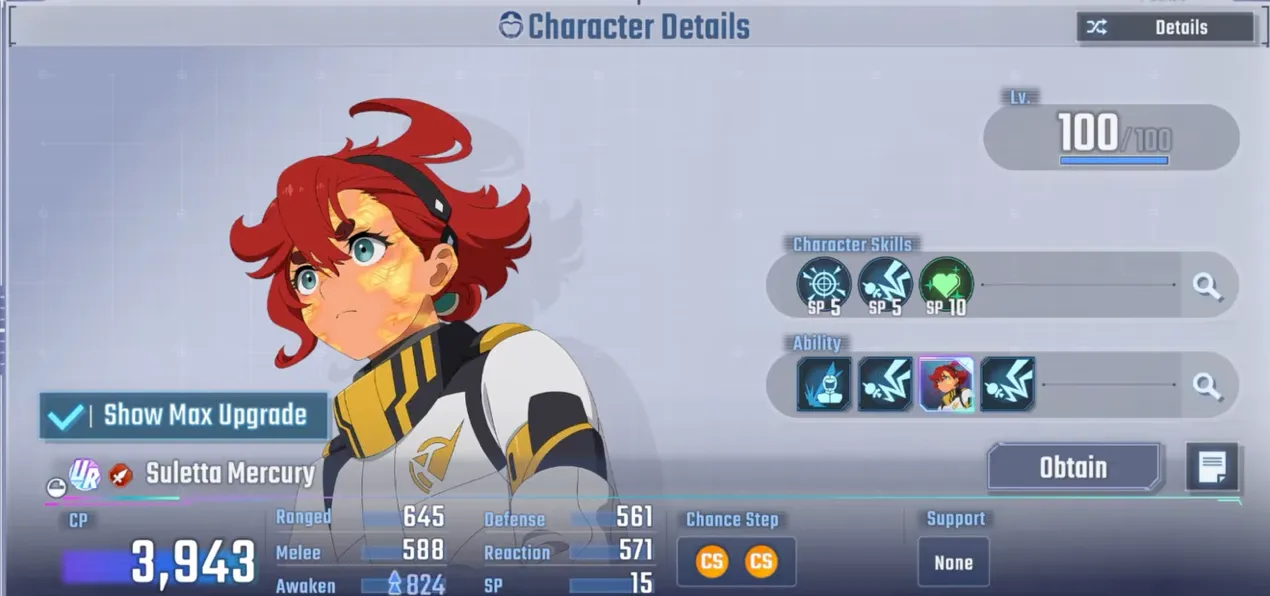1270x596 pixels.
Task: Select the crosshair target character skill
Action: (x=825, y=285)
